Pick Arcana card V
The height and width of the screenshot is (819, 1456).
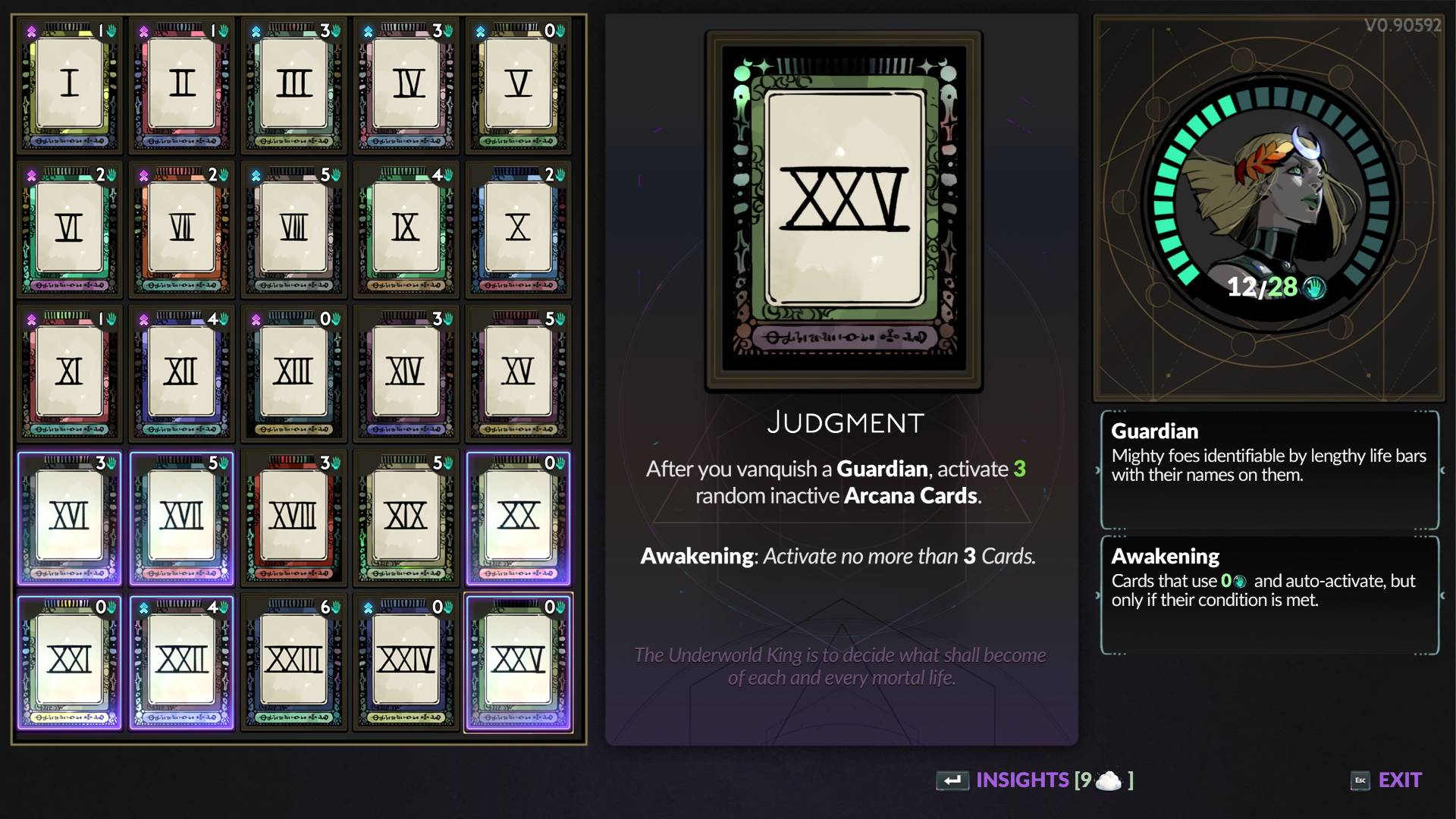(519, 85)
